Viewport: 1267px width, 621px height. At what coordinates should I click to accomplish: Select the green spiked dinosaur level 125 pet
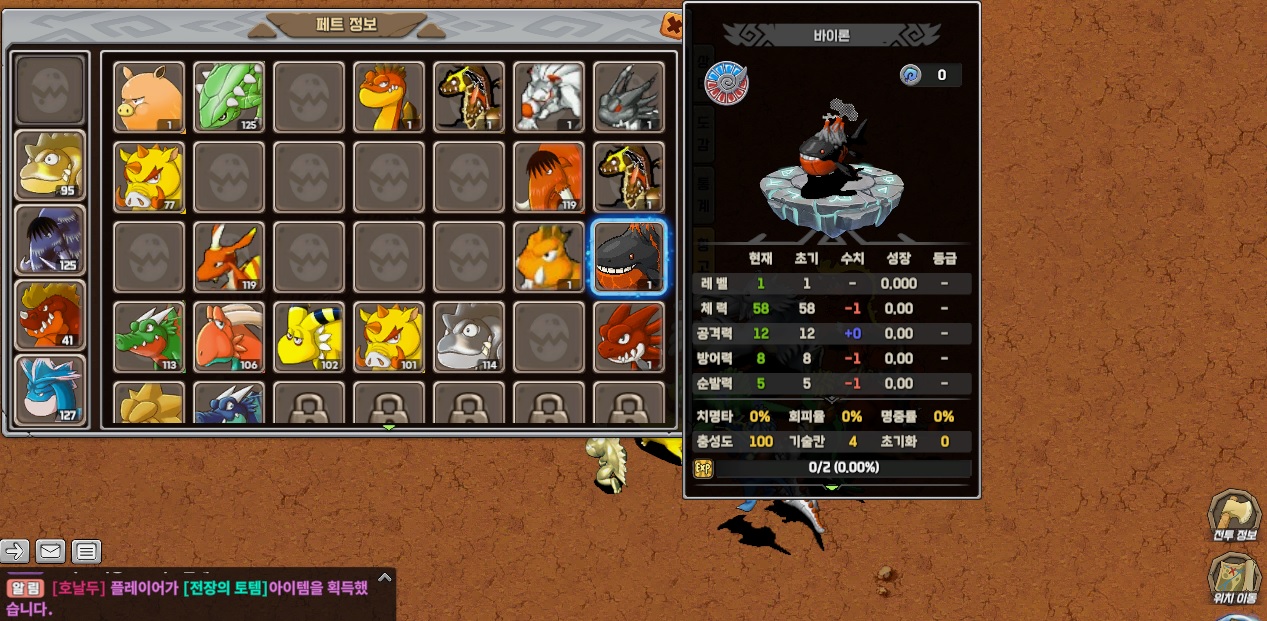pos(229,97)
